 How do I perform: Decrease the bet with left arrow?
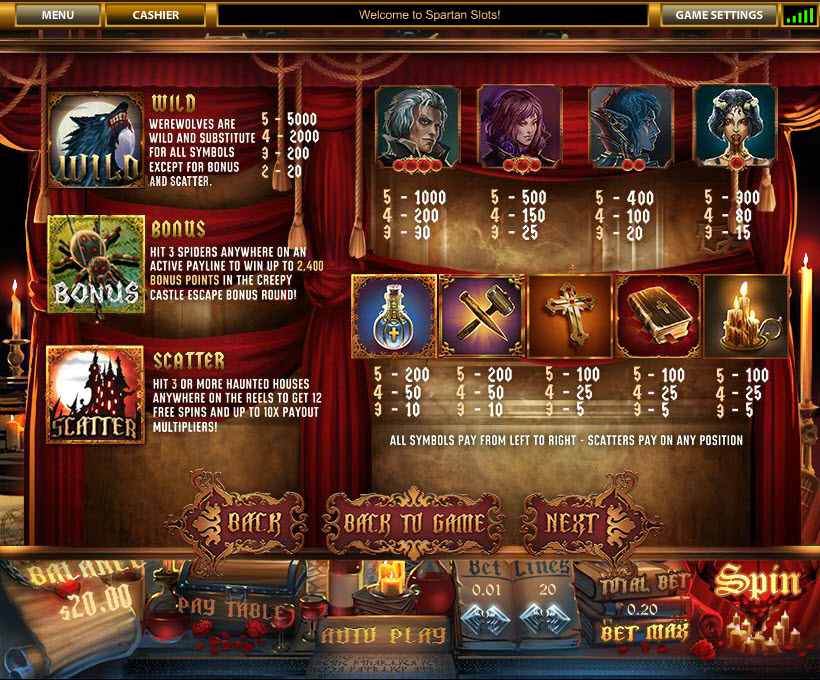point(474,618)
